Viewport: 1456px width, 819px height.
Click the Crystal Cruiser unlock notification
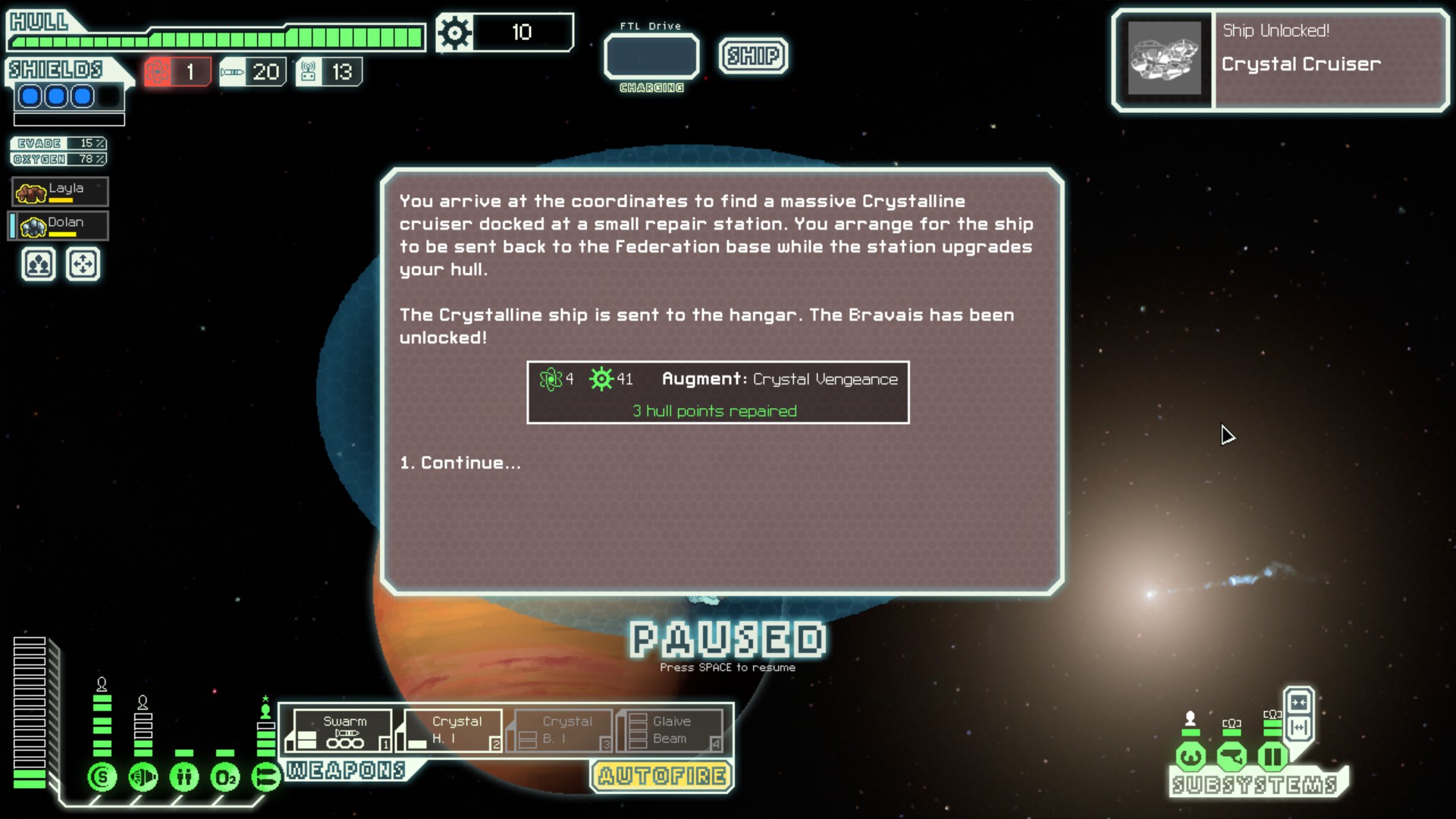[1280, 61]
